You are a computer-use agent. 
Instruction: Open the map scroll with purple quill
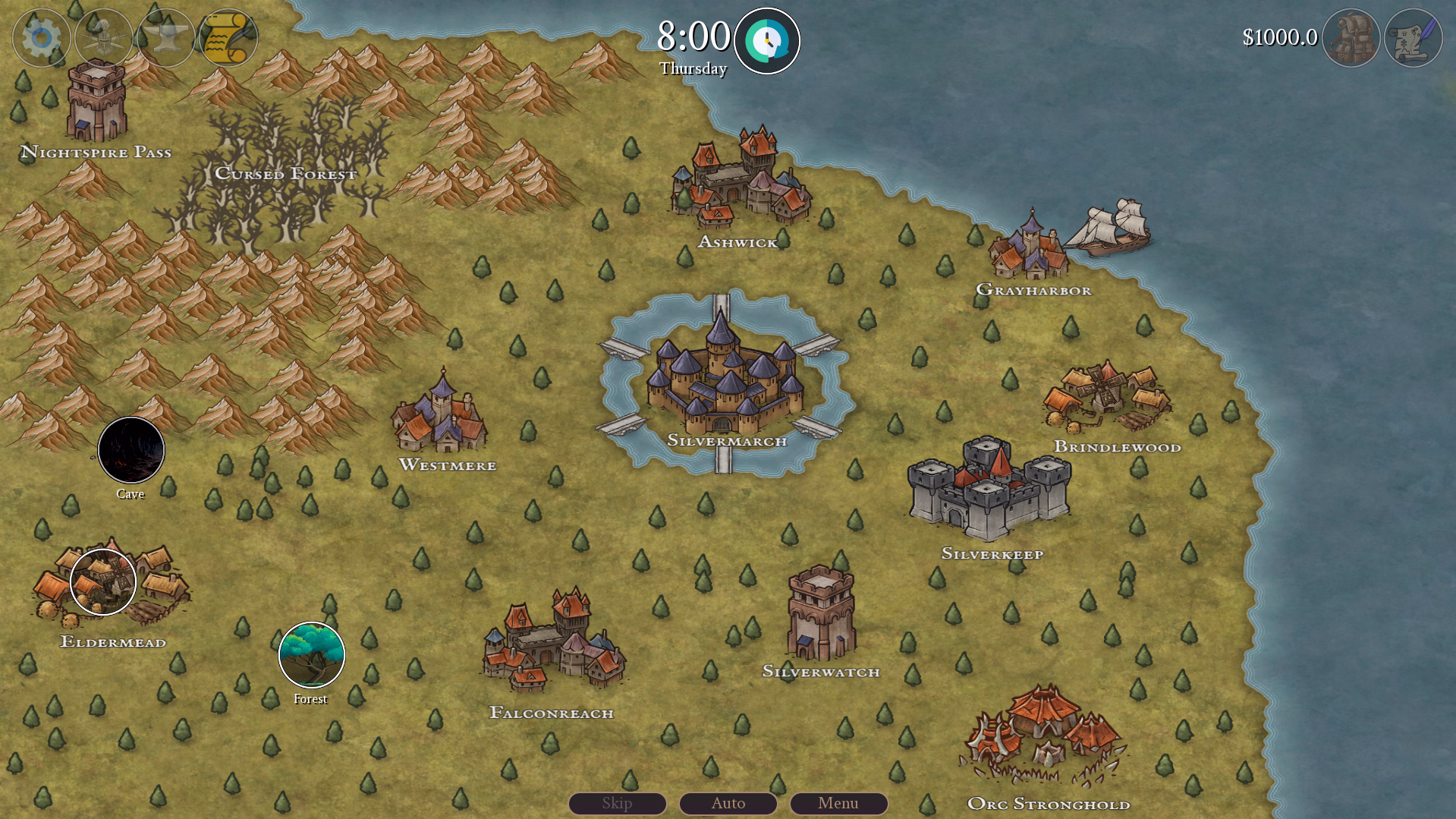click(x=1413, y=38)
